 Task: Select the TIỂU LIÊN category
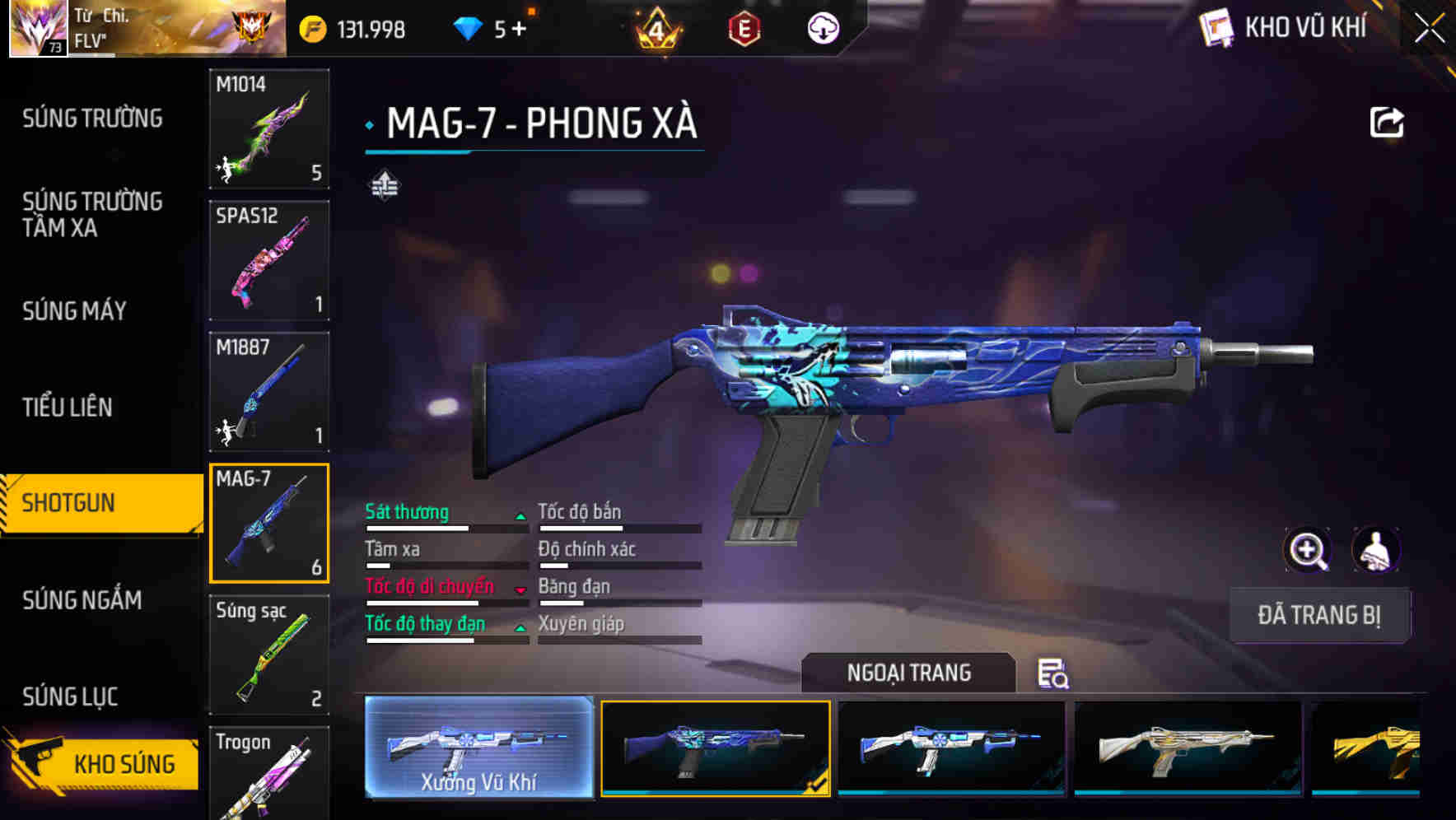(68, 407)
